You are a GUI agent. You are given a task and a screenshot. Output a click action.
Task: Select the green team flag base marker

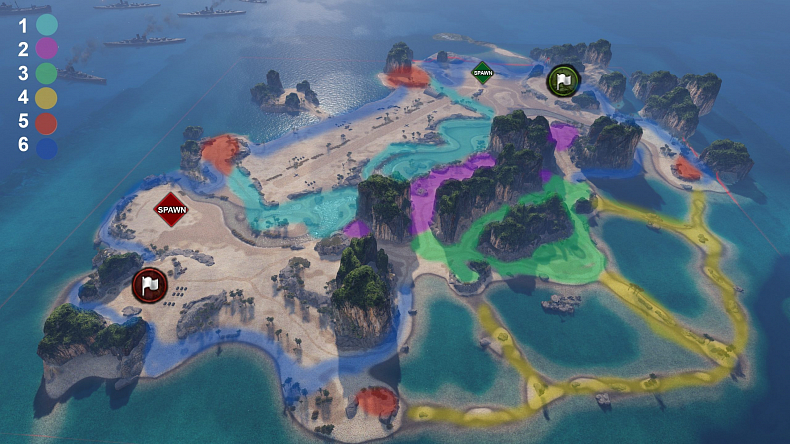coord(563,80)
